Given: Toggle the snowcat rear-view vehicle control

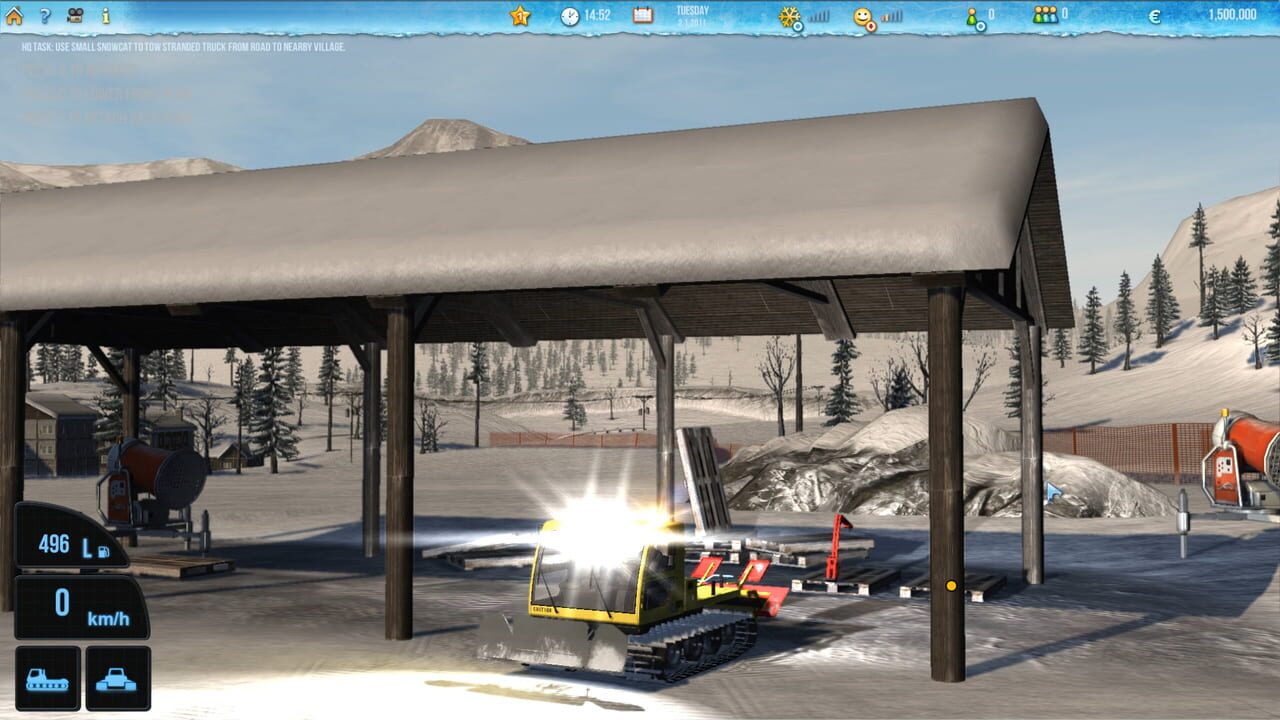Looking at the screenshot, I should tap(118, 679).
